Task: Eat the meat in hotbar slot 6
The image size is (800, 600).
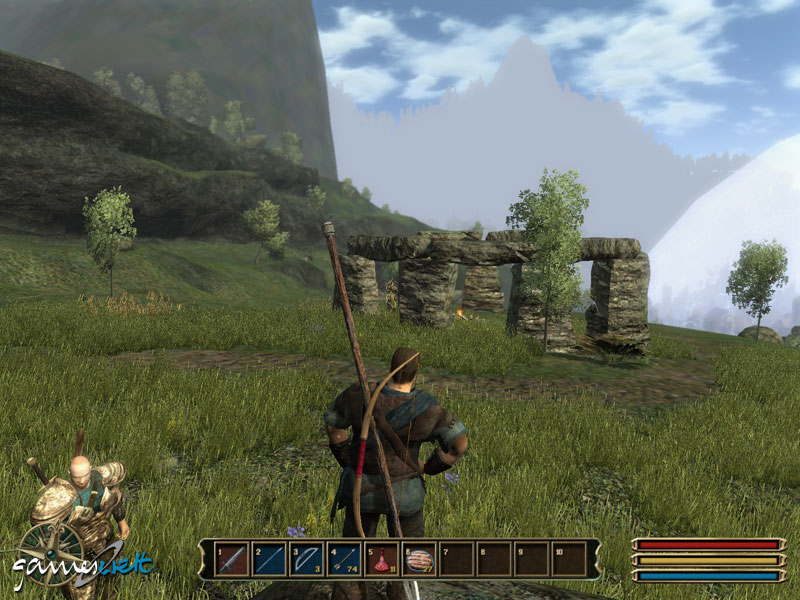Action: coord(419,560)
